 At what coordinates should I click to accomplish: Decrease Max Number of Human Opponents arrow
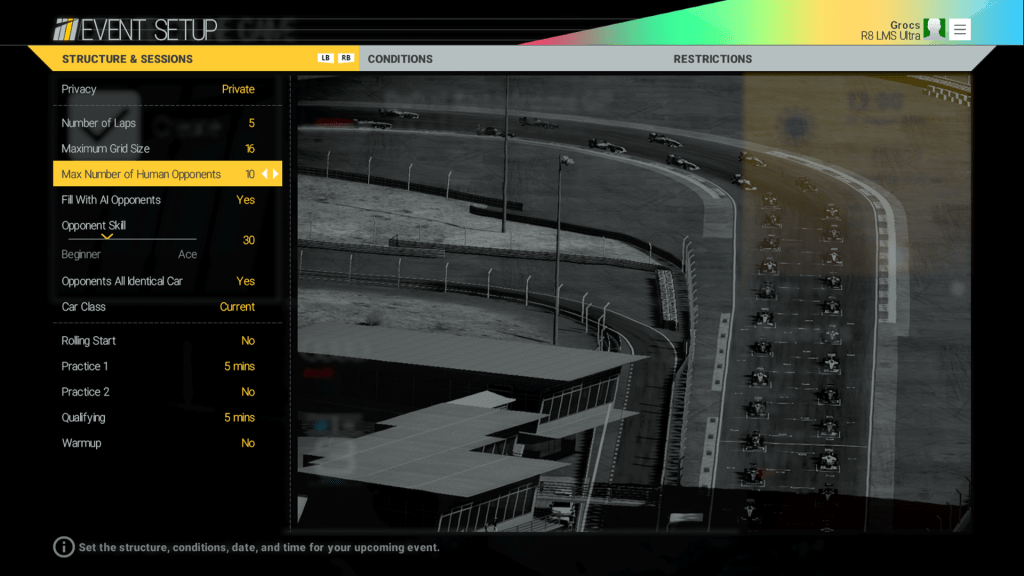click(265, 174)
